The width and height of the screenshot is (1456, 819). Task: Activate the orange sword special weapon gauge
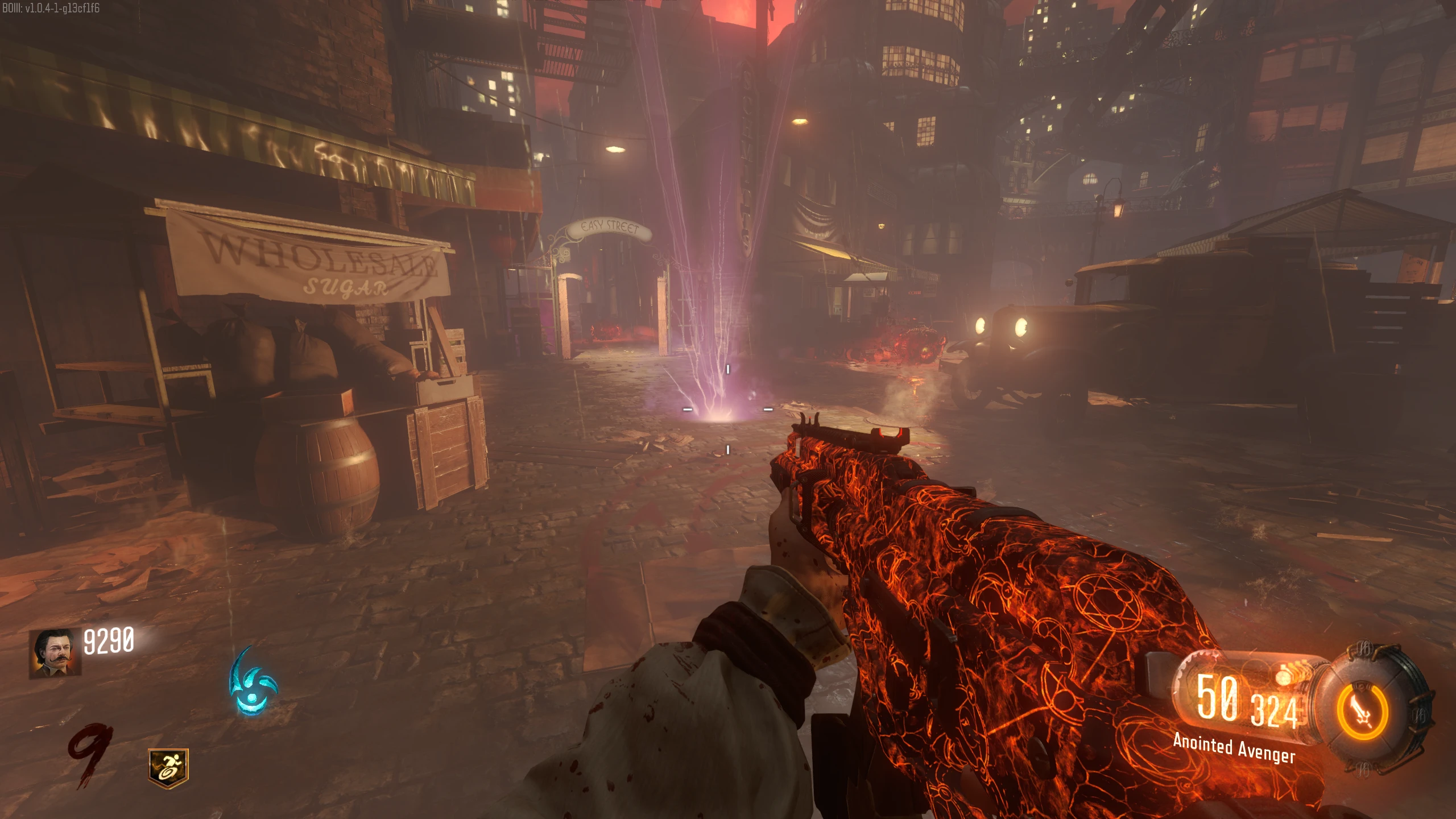click(1363, 712)
